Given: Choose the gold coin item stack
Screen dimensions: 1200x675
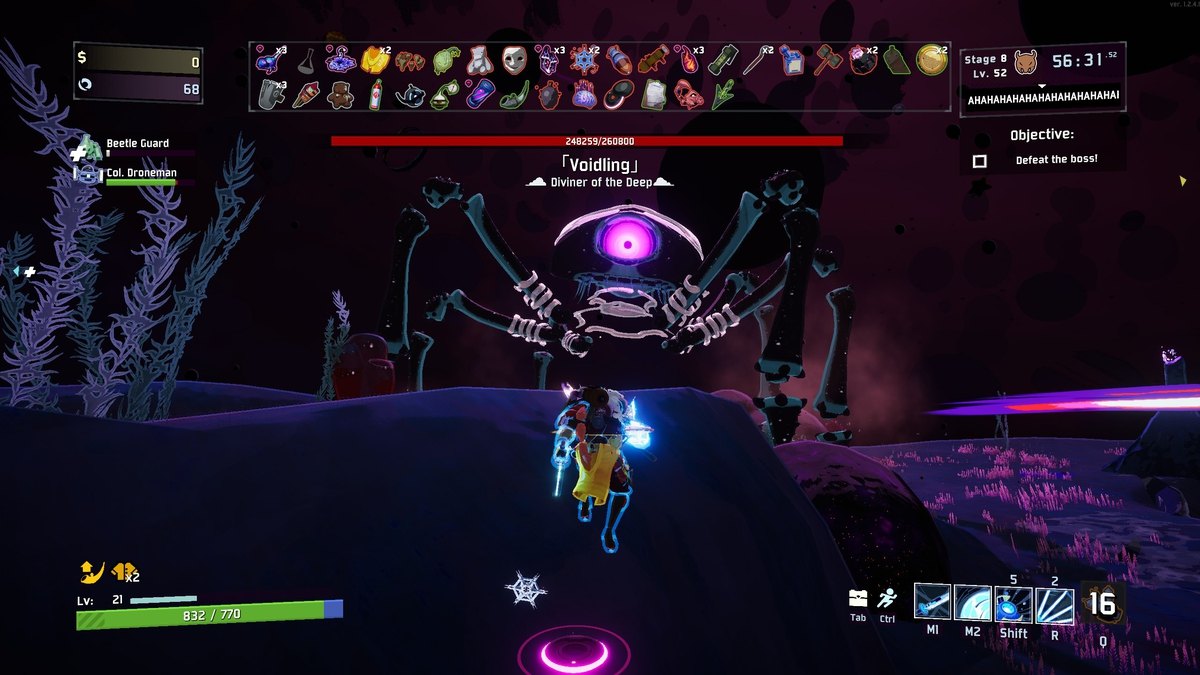Looking at the screenshot, I should click(x=932, y=58).
